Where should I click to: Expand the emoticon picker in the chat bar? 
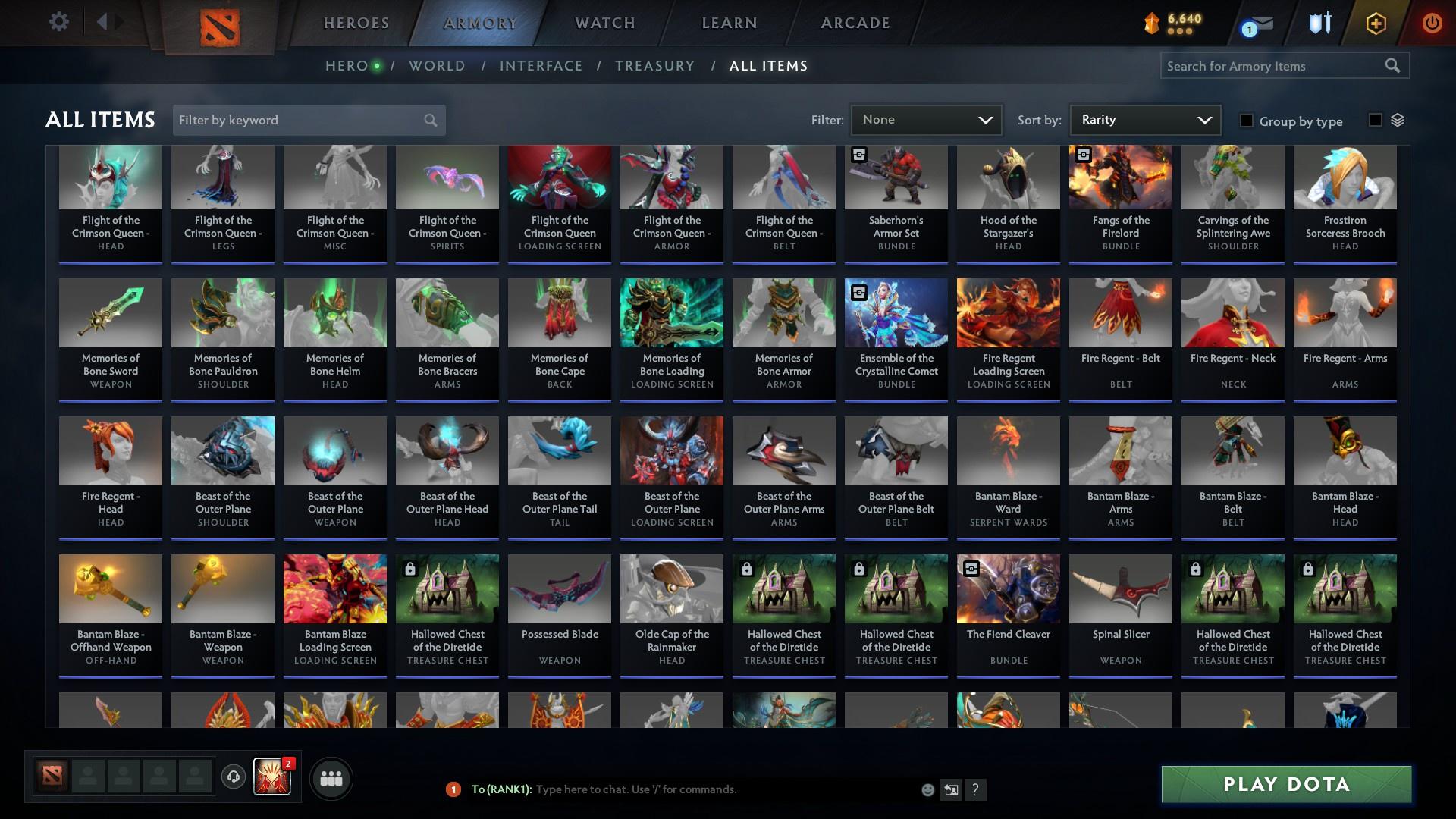pos(927,789)
